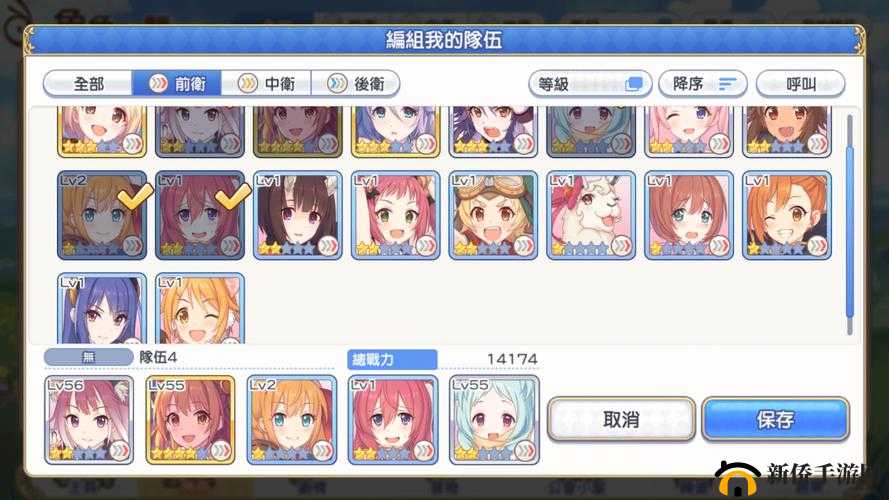Pick the winking blonde character card
889x500 pixels.
(x=200, y=308)
